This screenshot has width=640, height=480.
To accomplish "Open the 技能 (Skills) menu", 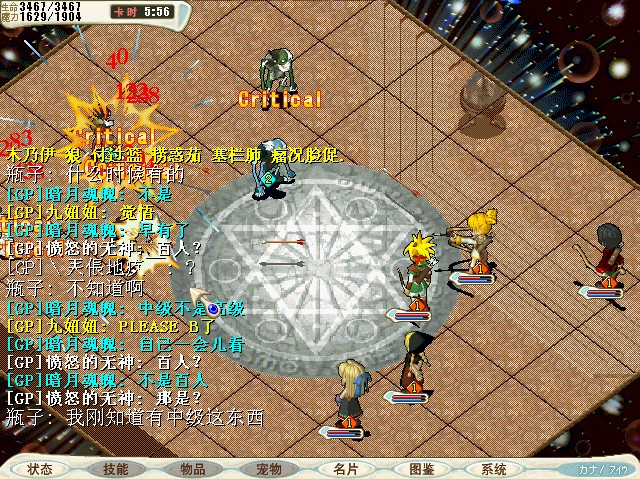I will 115,468.
